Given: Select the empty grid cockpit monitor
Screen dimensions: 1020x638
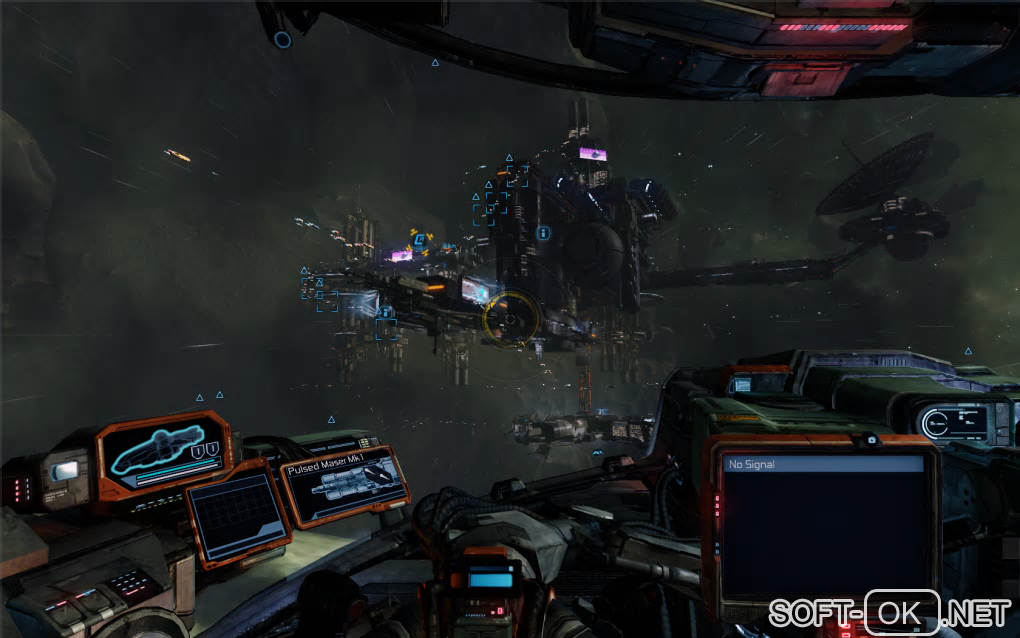Looking at the screenshot, I should coord(238,515).
